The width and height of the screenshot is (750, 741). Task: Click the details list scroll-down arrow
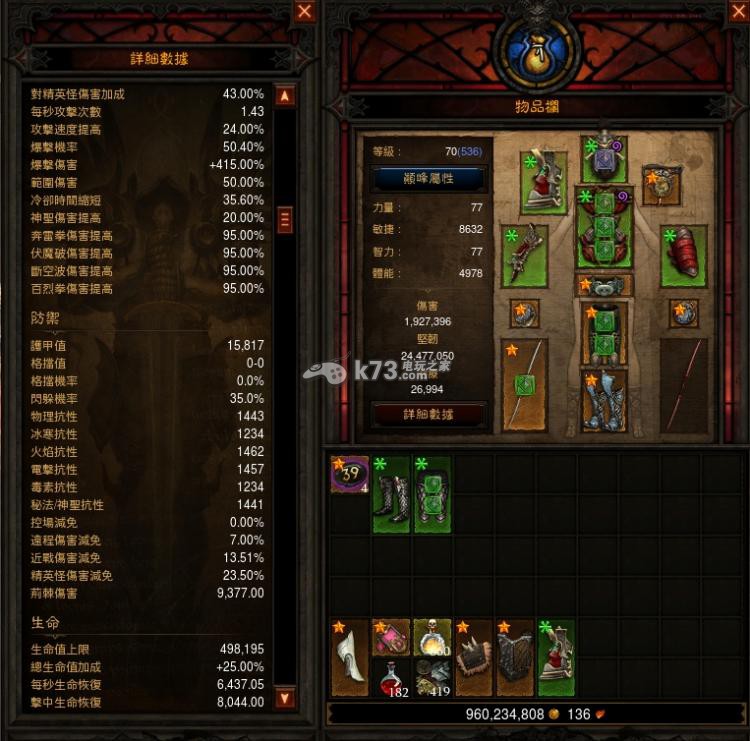point(285,697)
